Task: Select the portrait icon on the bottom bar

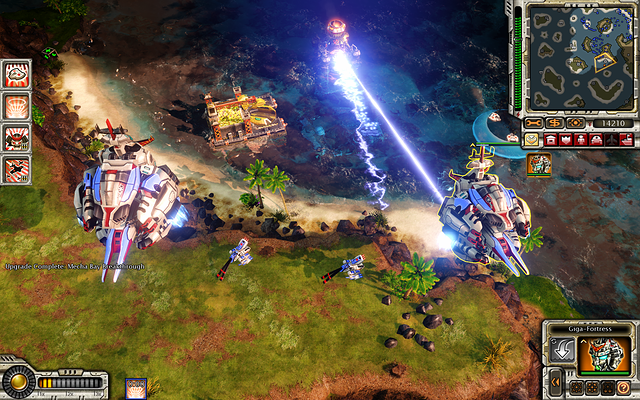Action: coord(137,388)
